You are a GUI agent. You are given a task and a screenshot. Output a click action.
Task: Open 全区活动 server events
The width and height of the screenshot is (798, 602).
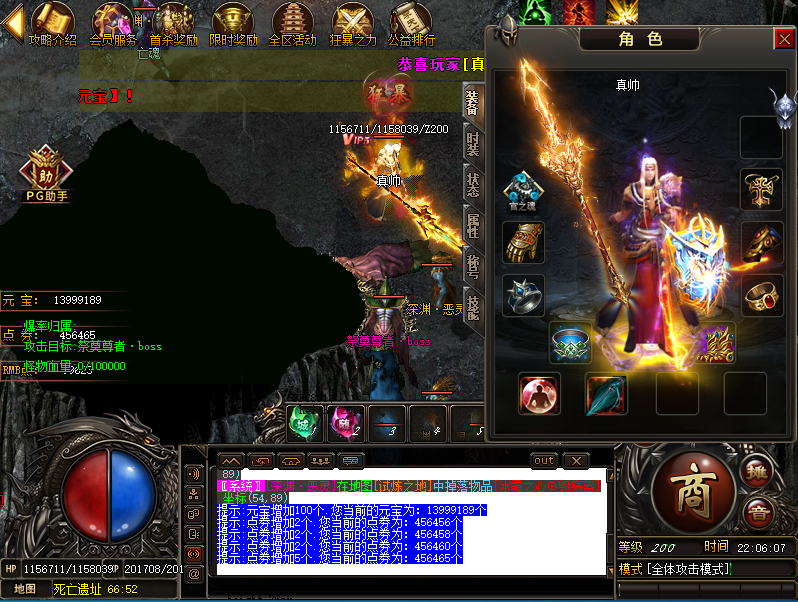[292, 24]
